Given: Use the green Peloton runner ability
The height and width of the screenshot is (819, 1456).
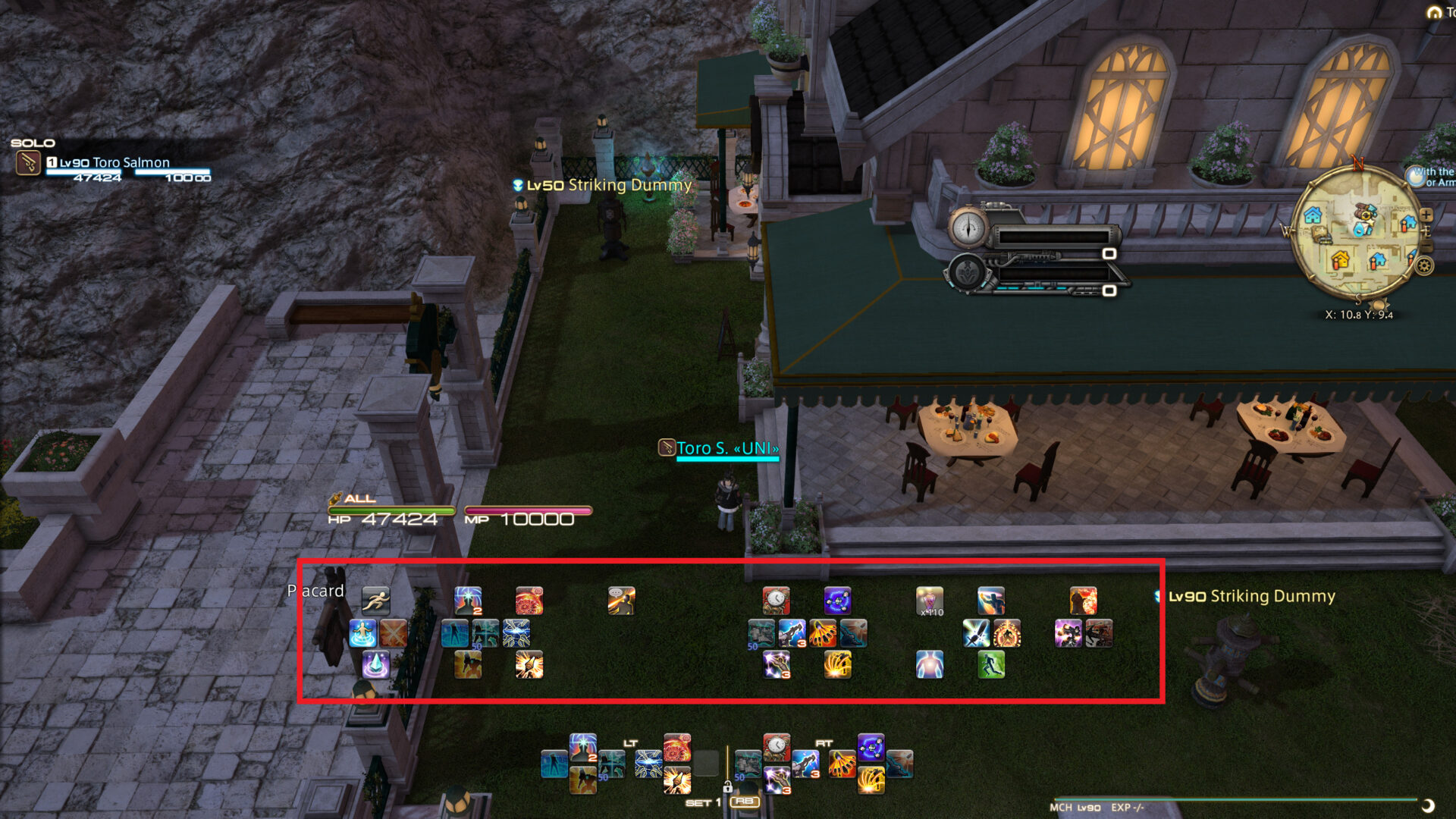Looking at the screenshot, I should (991, 665).
